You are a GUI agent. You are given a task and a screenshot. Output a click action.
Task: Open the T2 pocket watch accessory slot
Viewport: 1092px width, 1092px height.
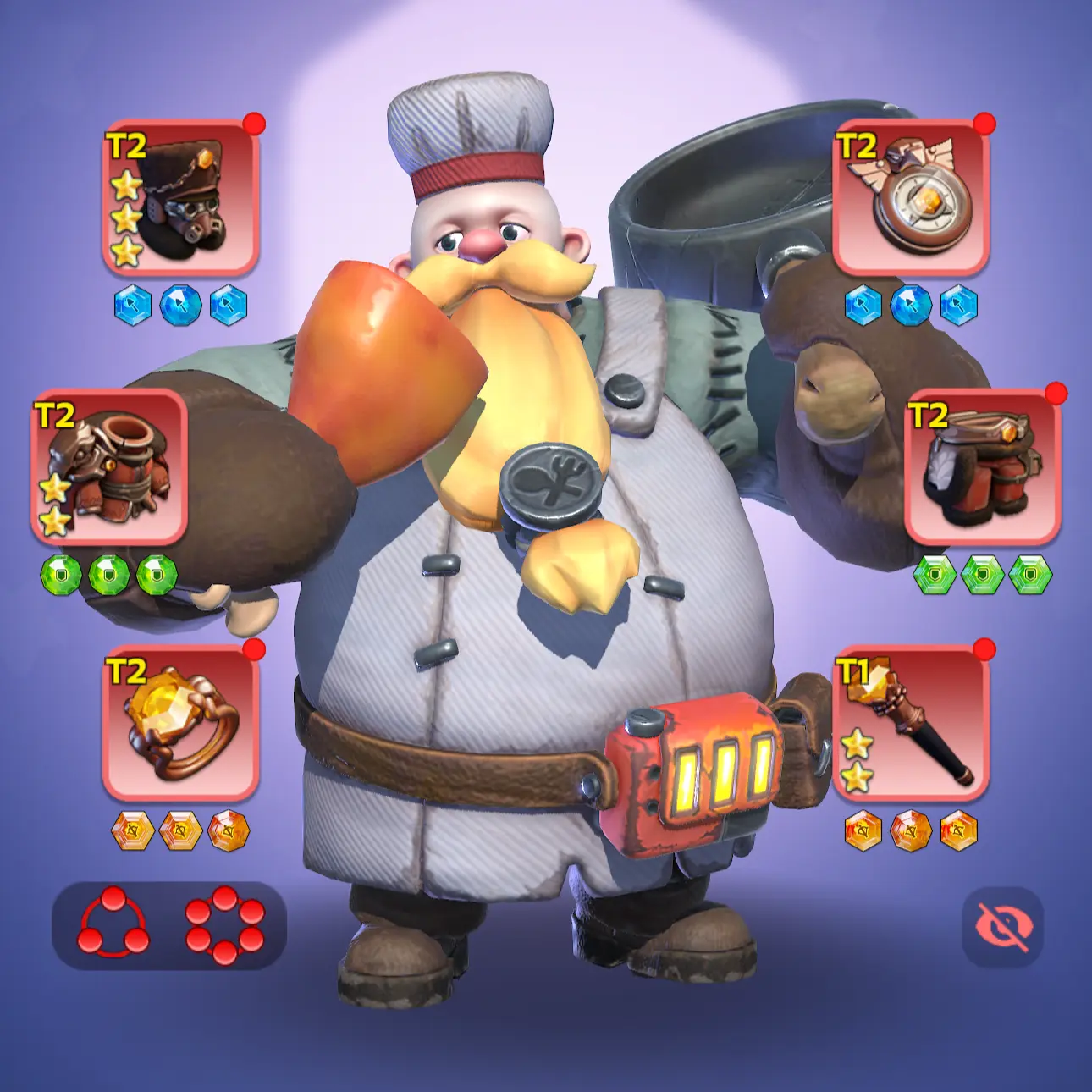(911, 197)
